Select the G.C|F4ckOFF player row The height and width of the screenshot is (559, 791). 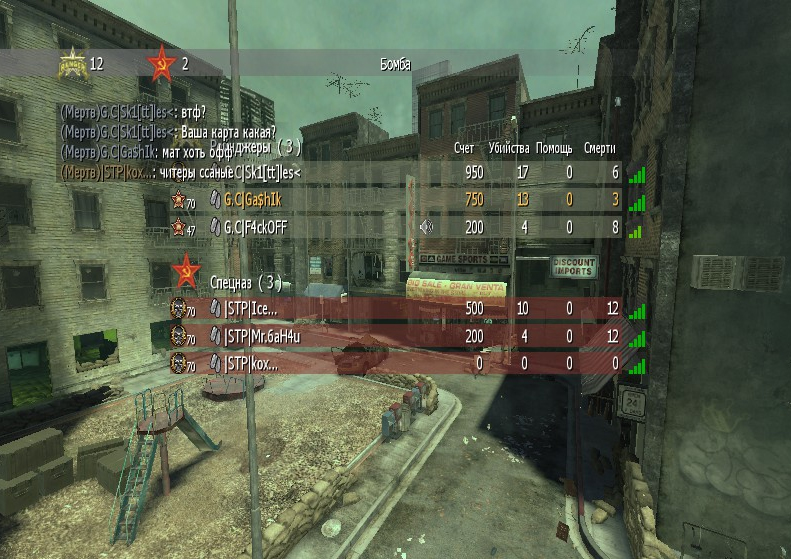400,227
